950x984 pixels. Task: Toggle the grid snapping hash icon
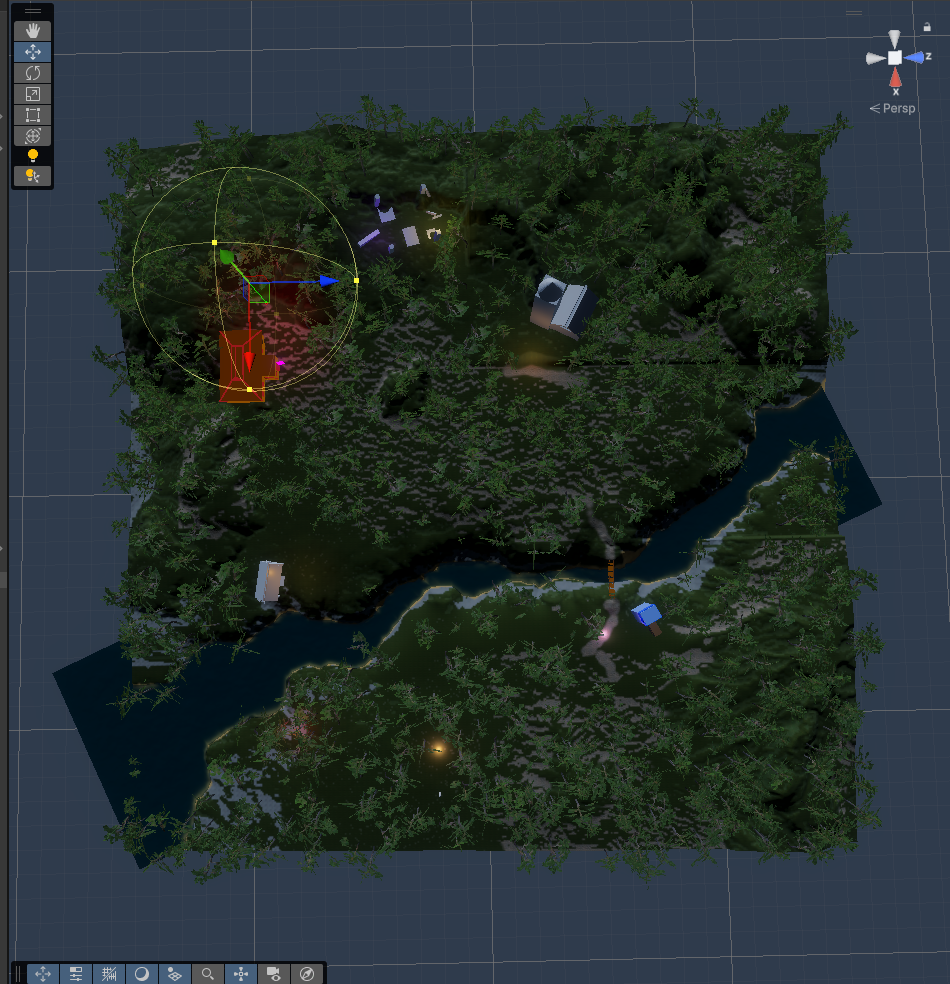(109, 973)
